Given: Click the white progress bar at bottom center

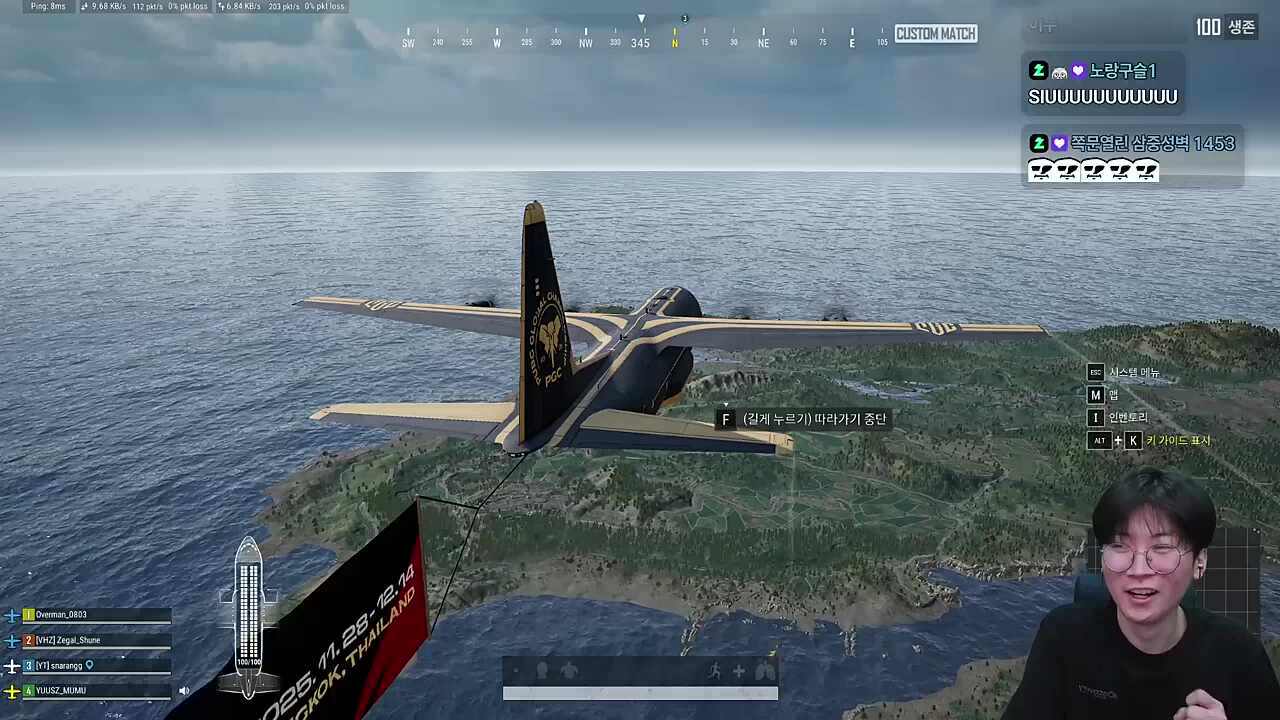Looking at the screenshot, I should coord(640,688).
